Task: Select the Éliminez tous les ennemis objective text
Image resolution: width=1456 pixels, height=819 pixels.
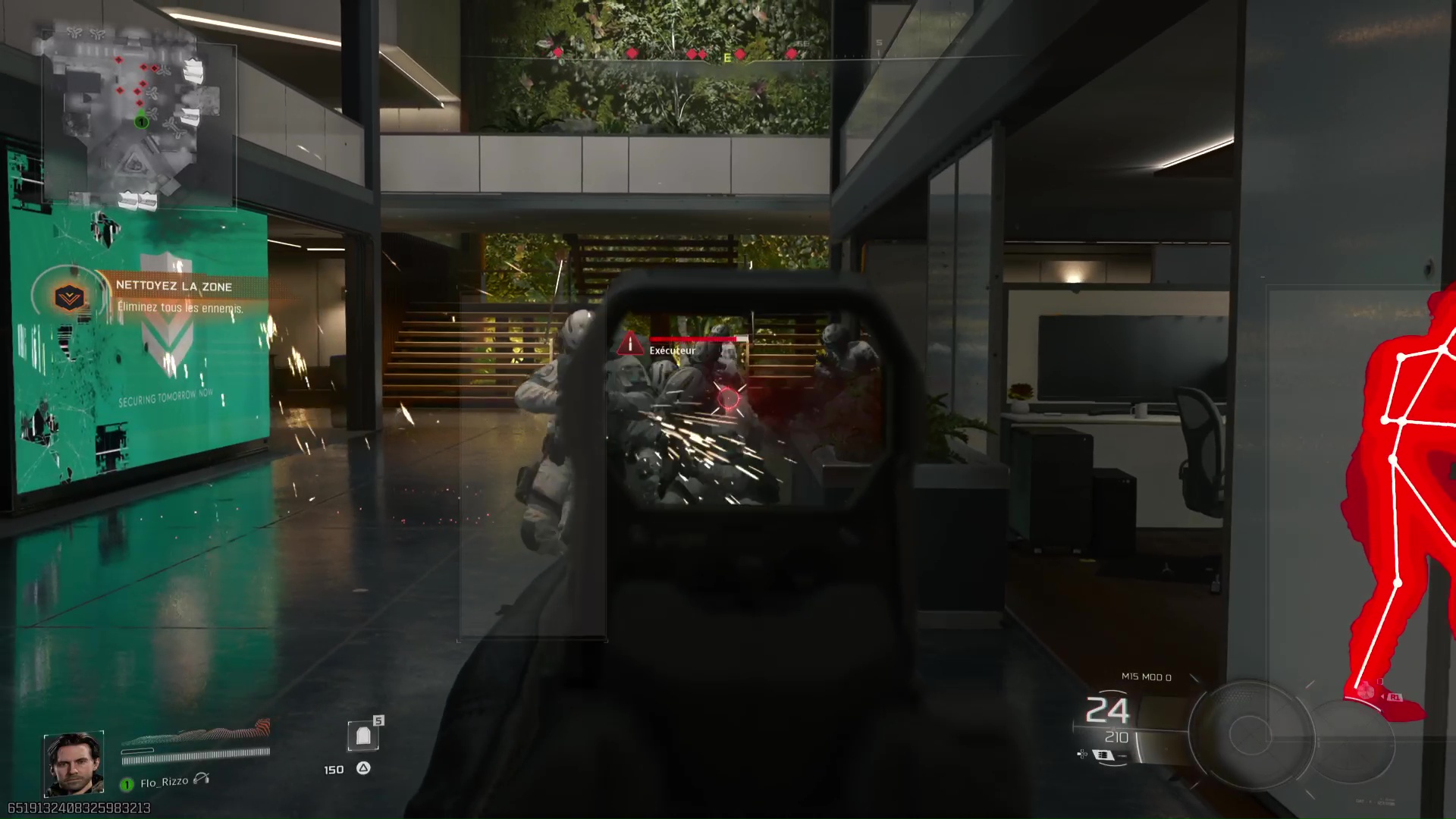Action: click(180, 309)
